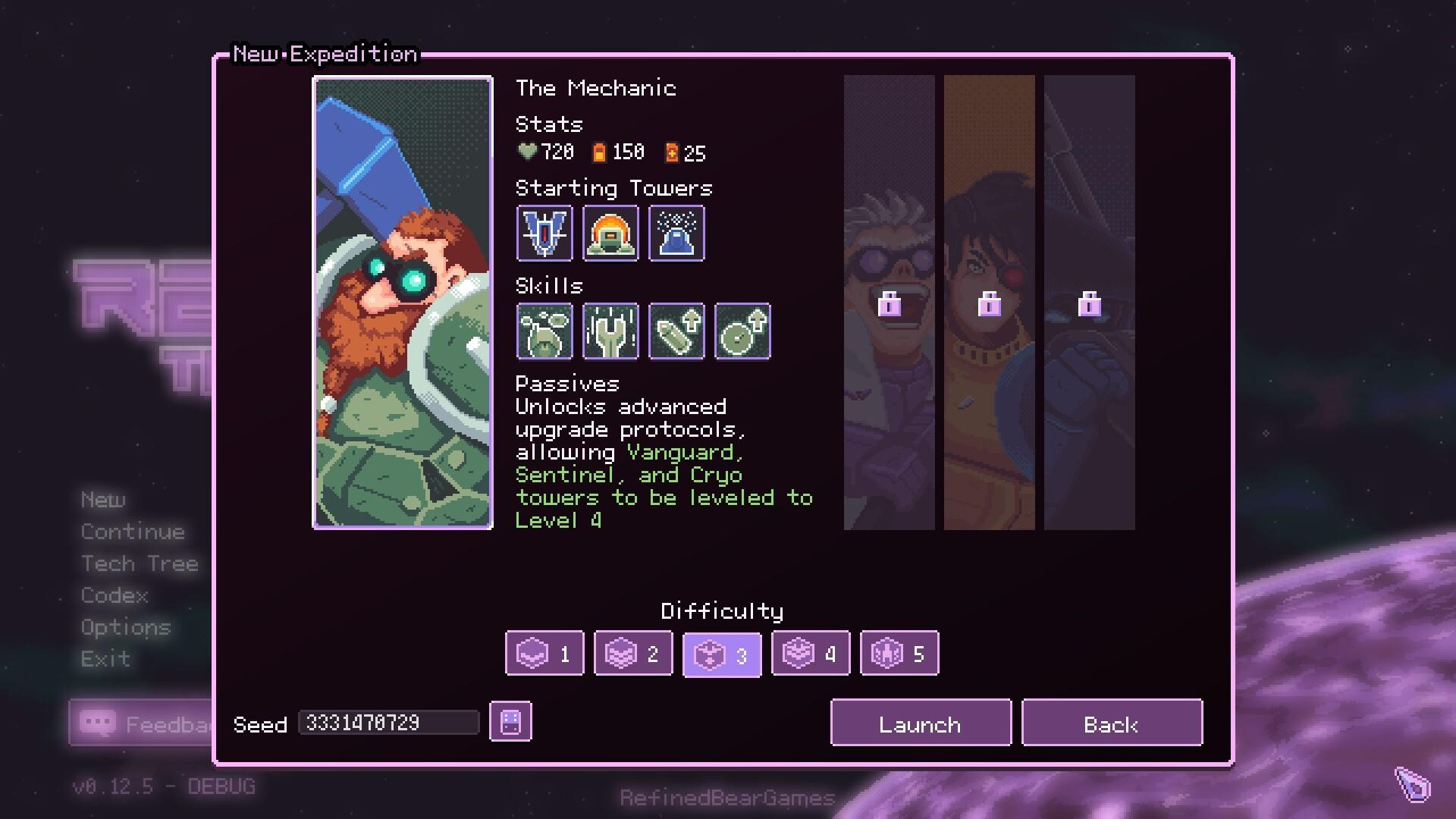Open the Codex from the side menu
This screenshot has height=819, width=1456.
tap(114, 595)
